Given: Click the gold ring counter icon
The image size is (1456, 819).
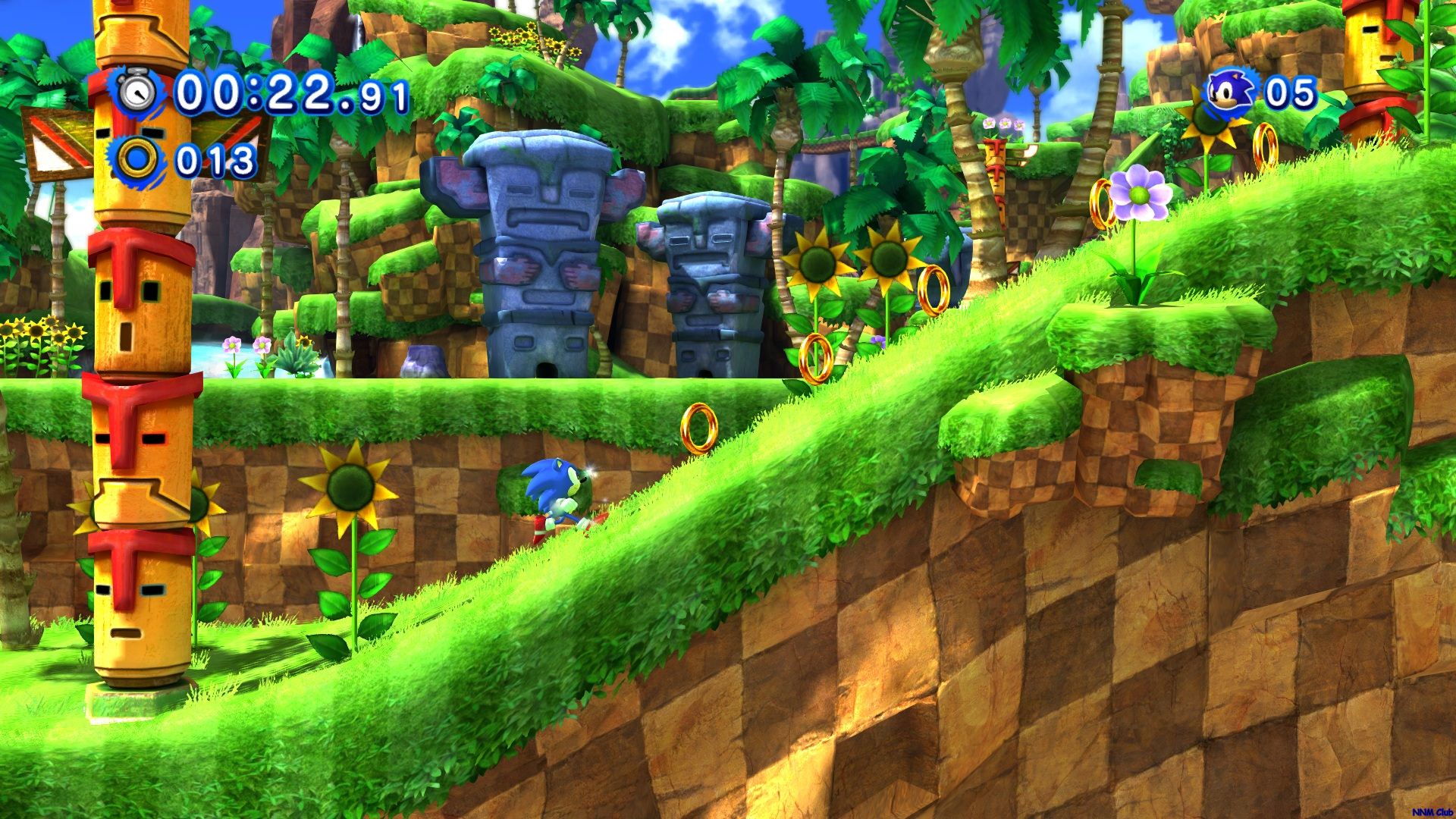Looking at the screenshot, I should (138, 160).
